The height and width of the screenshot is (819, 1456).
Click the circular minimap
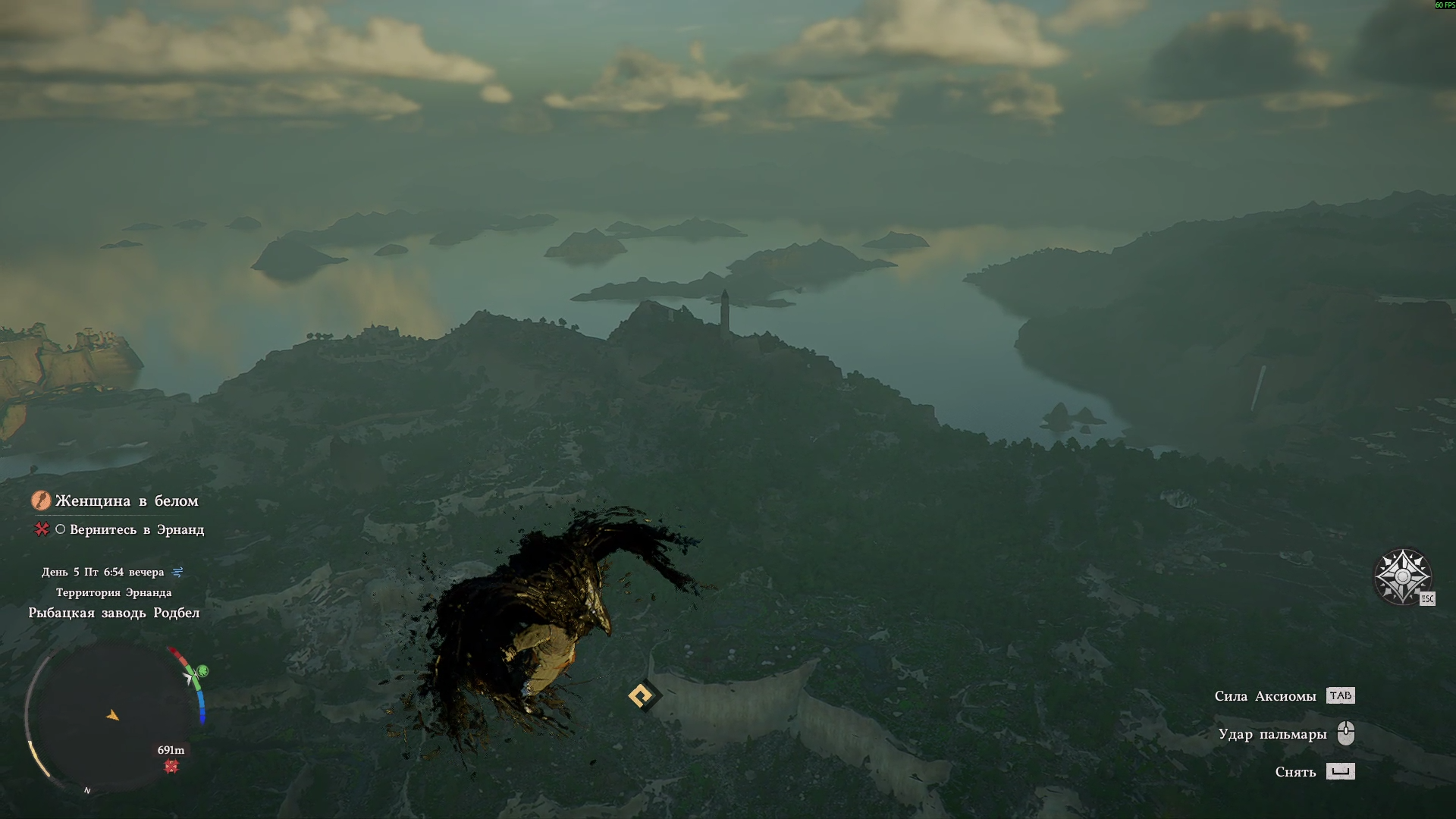pyautogui.click(x=112, y=717)
